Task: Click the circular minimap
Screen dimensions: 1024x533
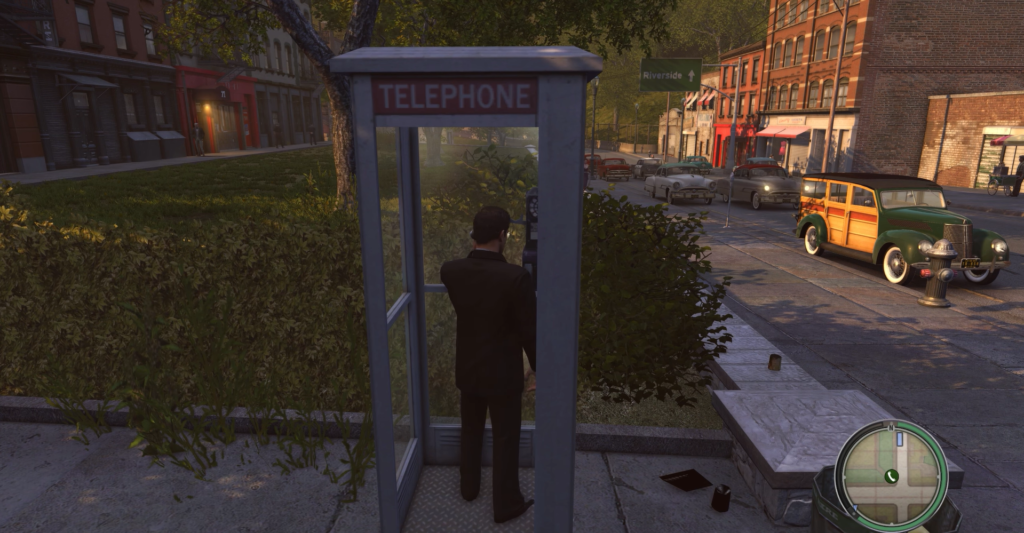Action: point(890,475)
